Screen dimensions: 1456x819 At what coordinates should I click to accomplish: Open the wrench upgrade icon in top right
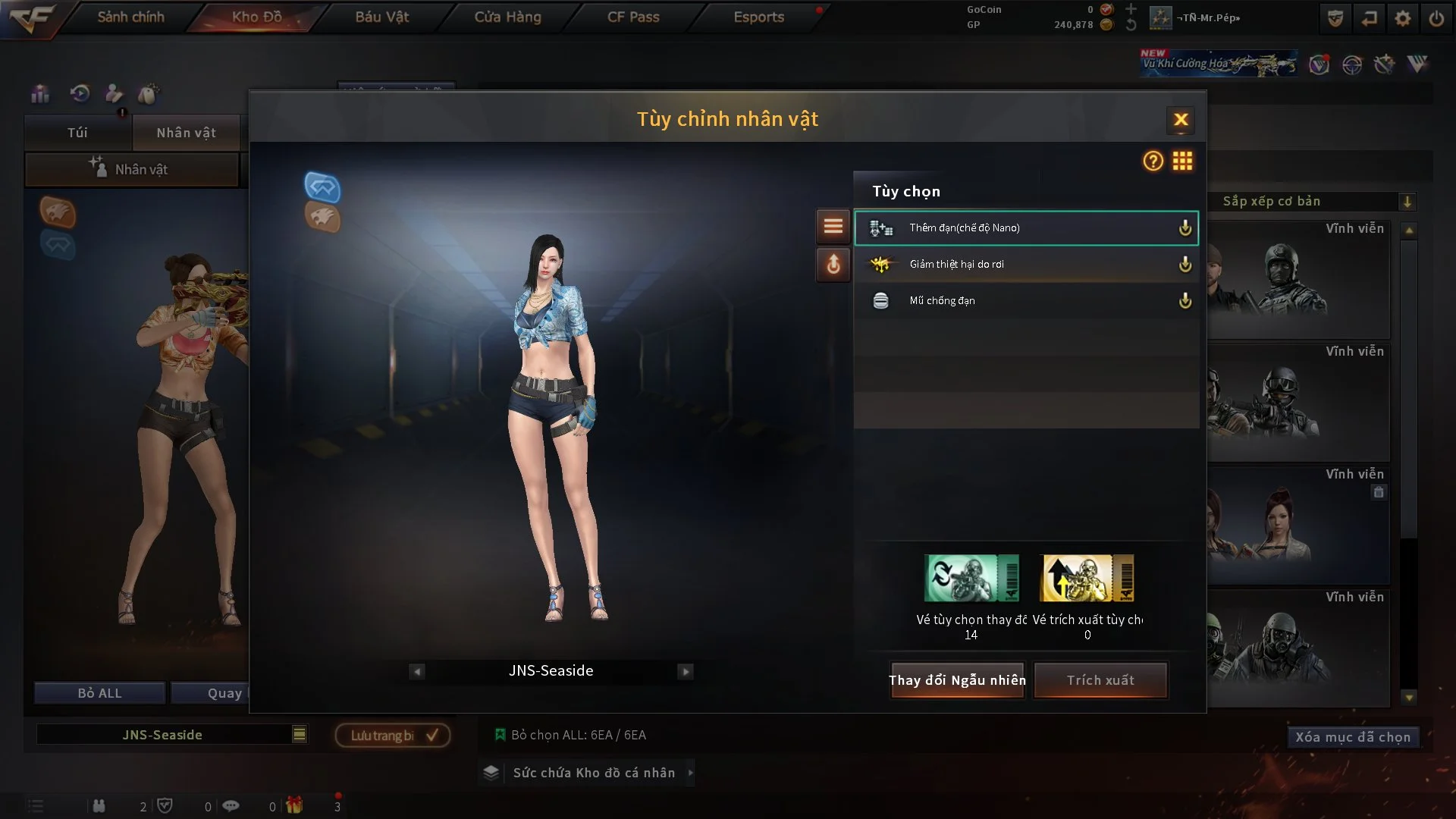[x=1385, y=64]
